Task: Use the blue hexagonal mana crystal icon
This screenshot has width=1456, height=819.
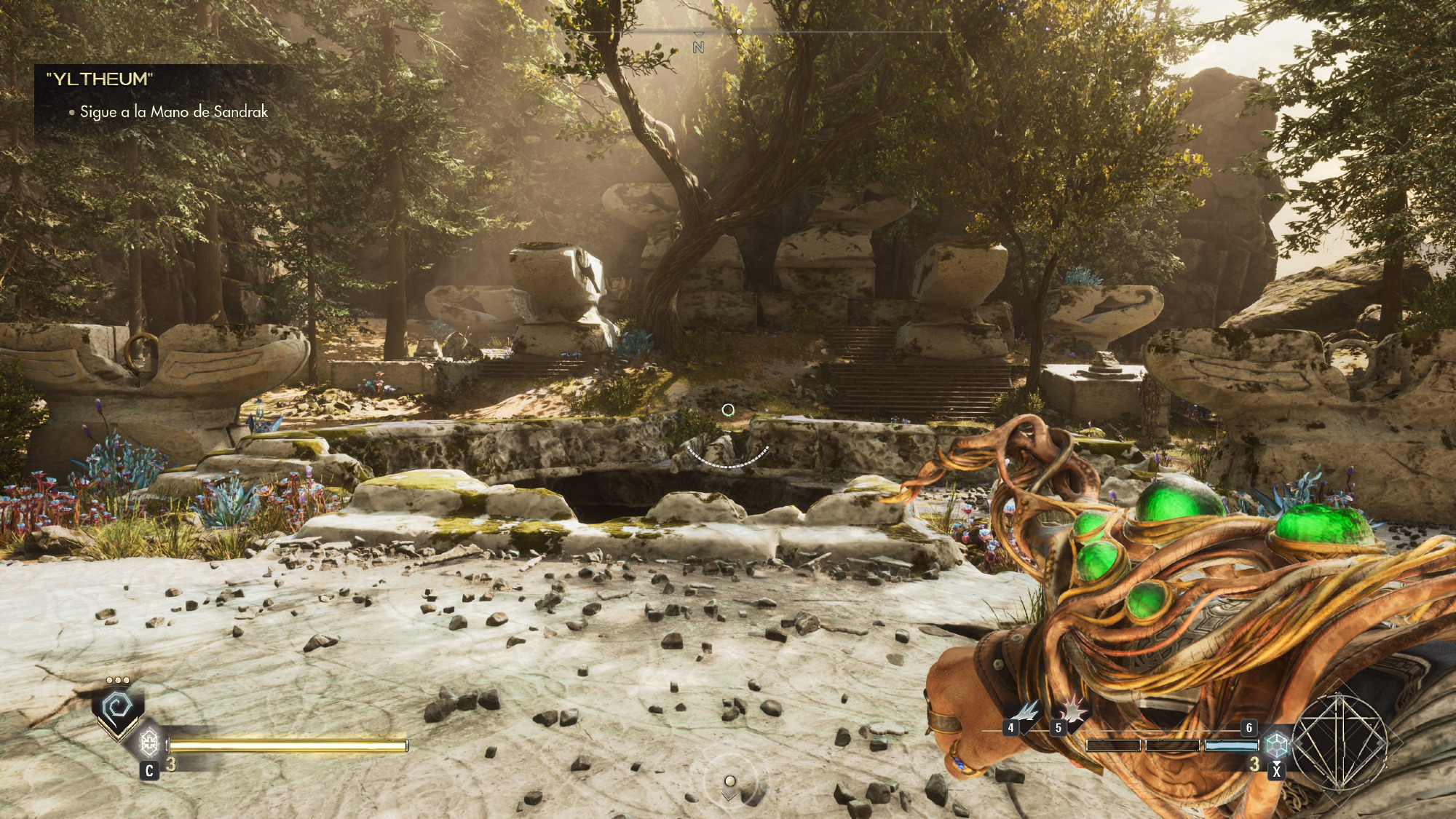Action: [1275, 744]
